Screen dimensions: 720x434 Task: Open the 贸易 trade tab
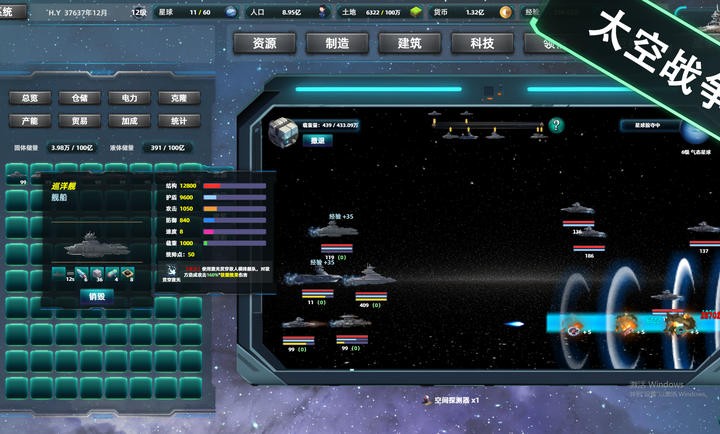(80, 121)
